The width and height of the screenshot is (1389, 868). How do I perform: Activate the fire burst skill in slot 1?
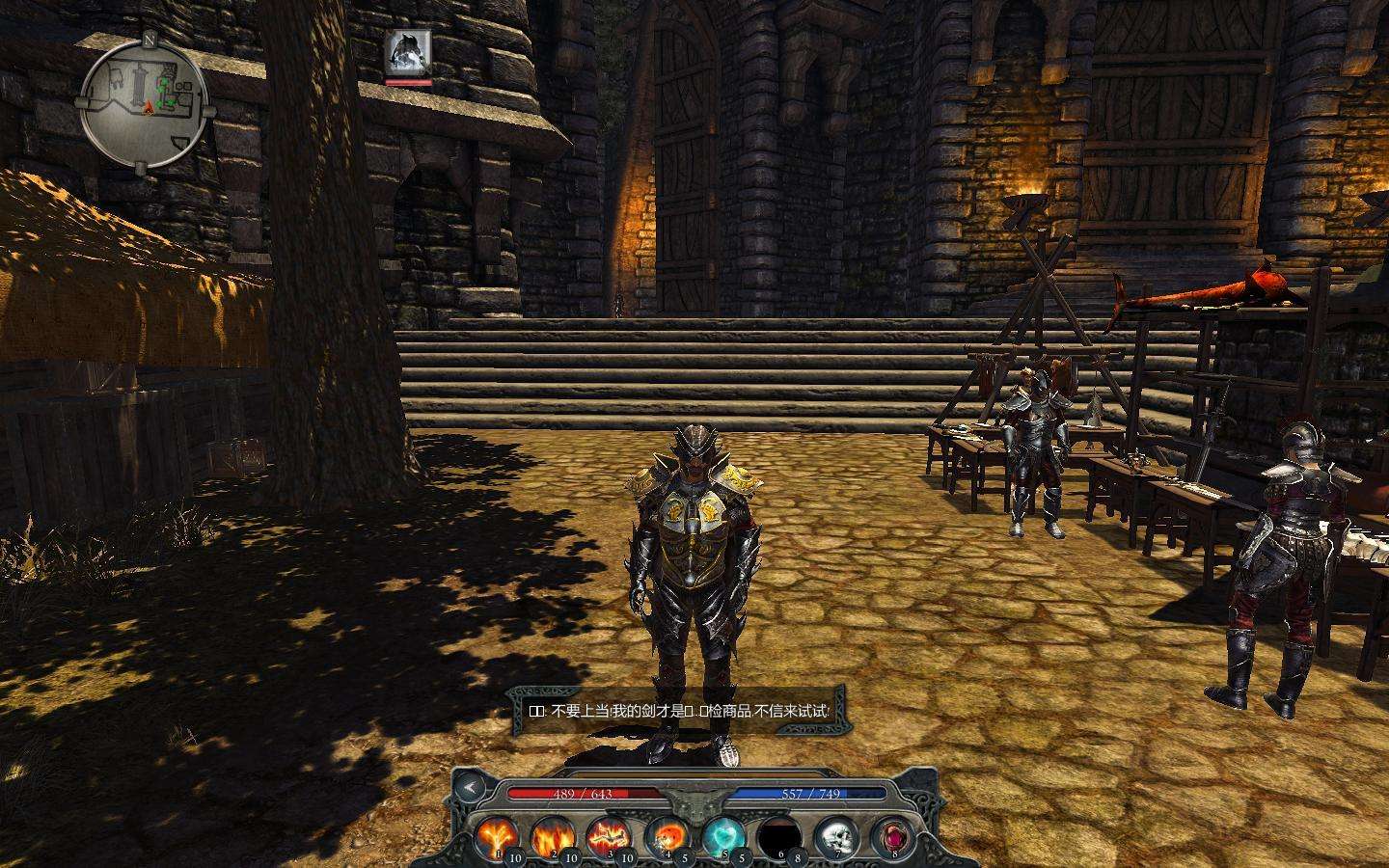click(x=497, y=835)
